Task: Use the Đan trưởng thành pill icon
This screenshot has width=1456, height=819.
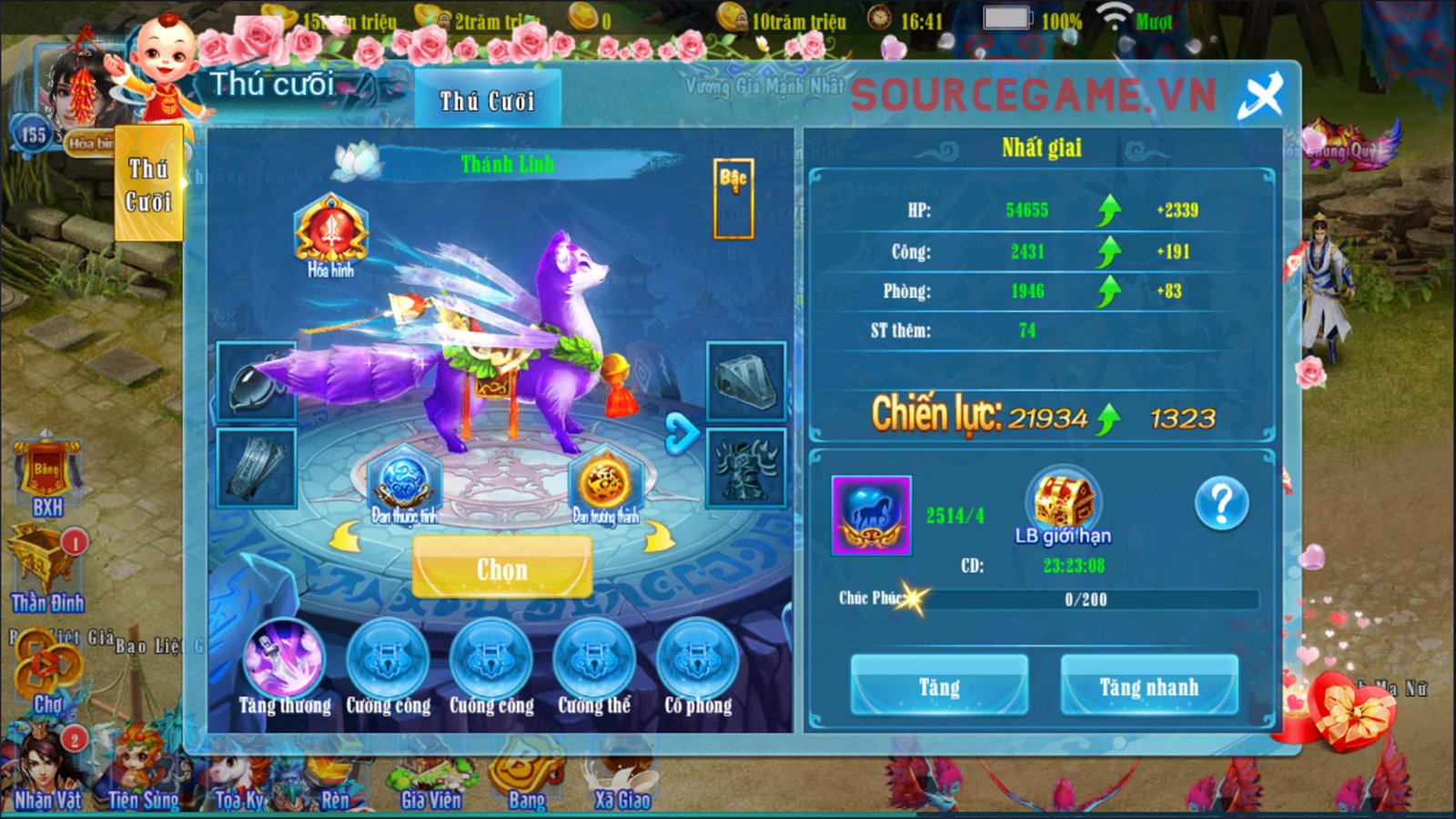Action: click(605, 483)
